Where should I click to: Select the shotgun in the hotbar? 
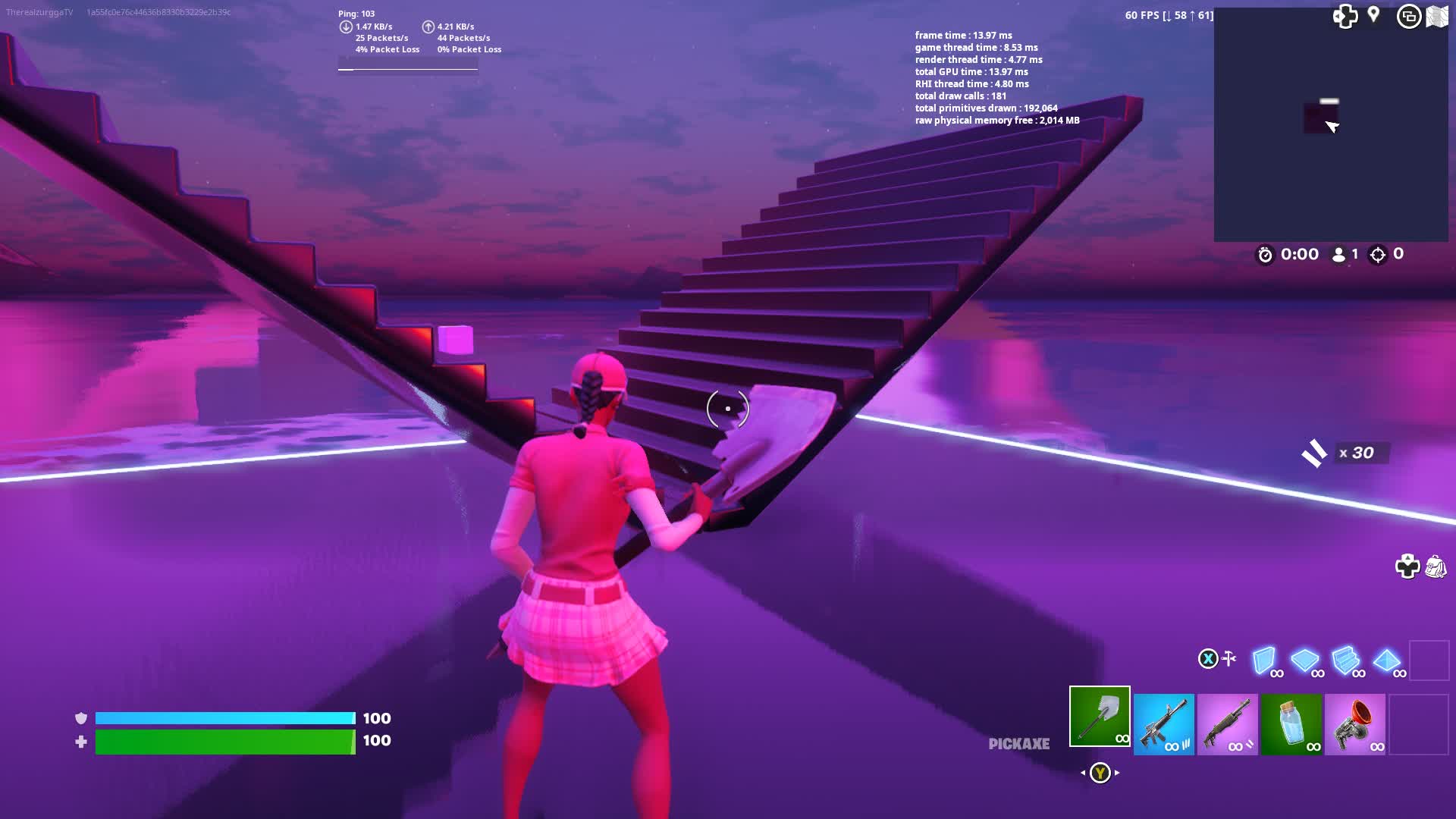[1228, 724]
